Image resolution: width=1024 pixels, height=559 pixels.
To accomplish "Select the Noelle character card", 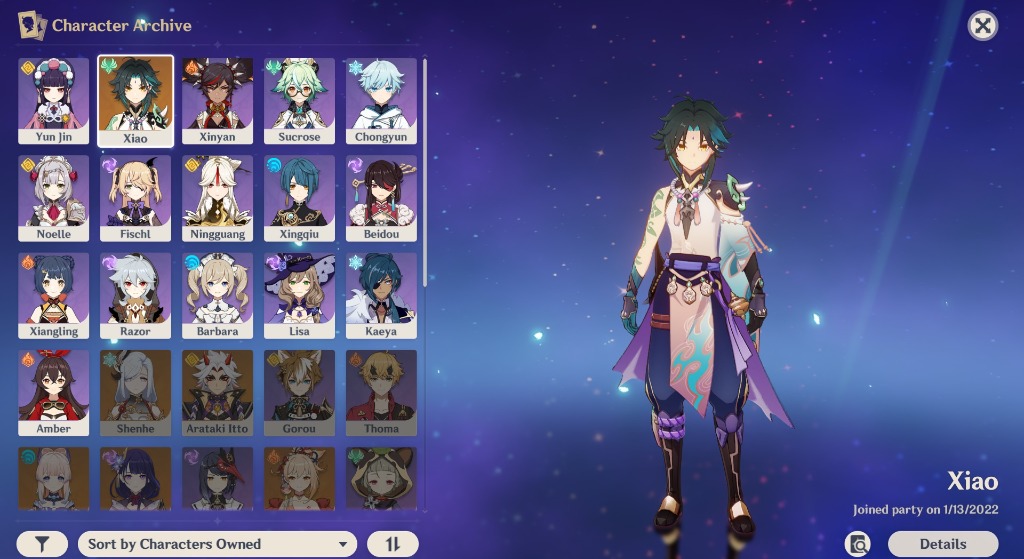I will point(54,197).
